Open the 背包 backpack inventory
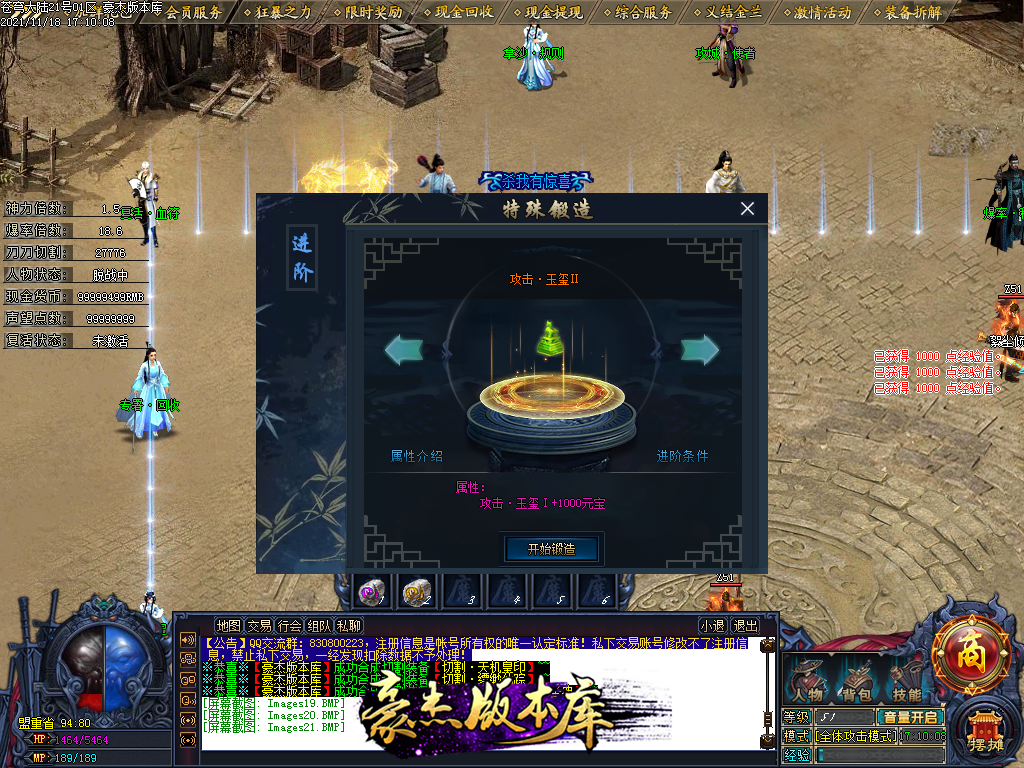The height and width of the screenshot is (768, 1024). click(857, 681)
